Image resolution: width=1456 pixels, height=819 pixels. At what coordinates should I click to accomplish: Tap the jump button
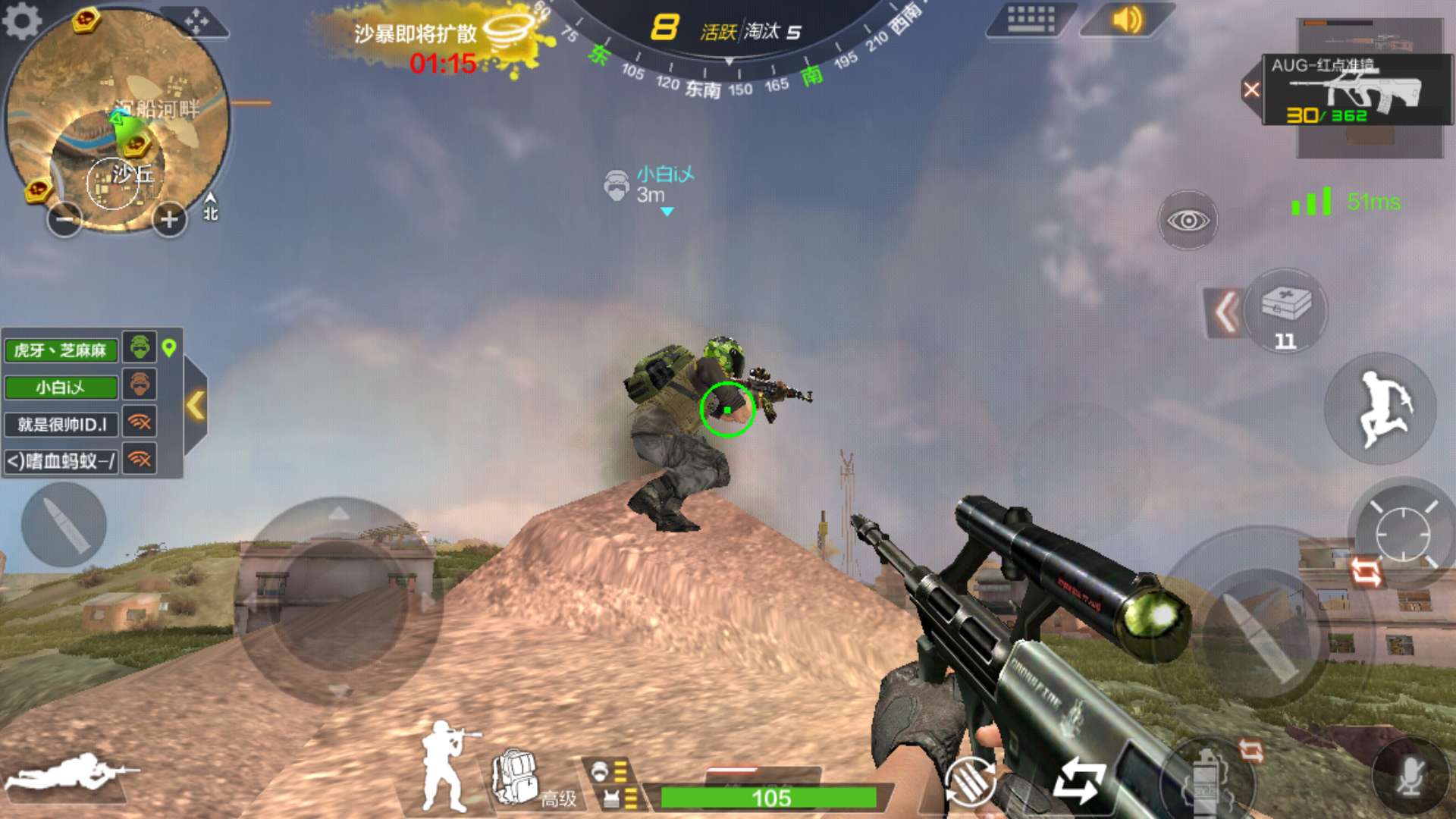1381,408
